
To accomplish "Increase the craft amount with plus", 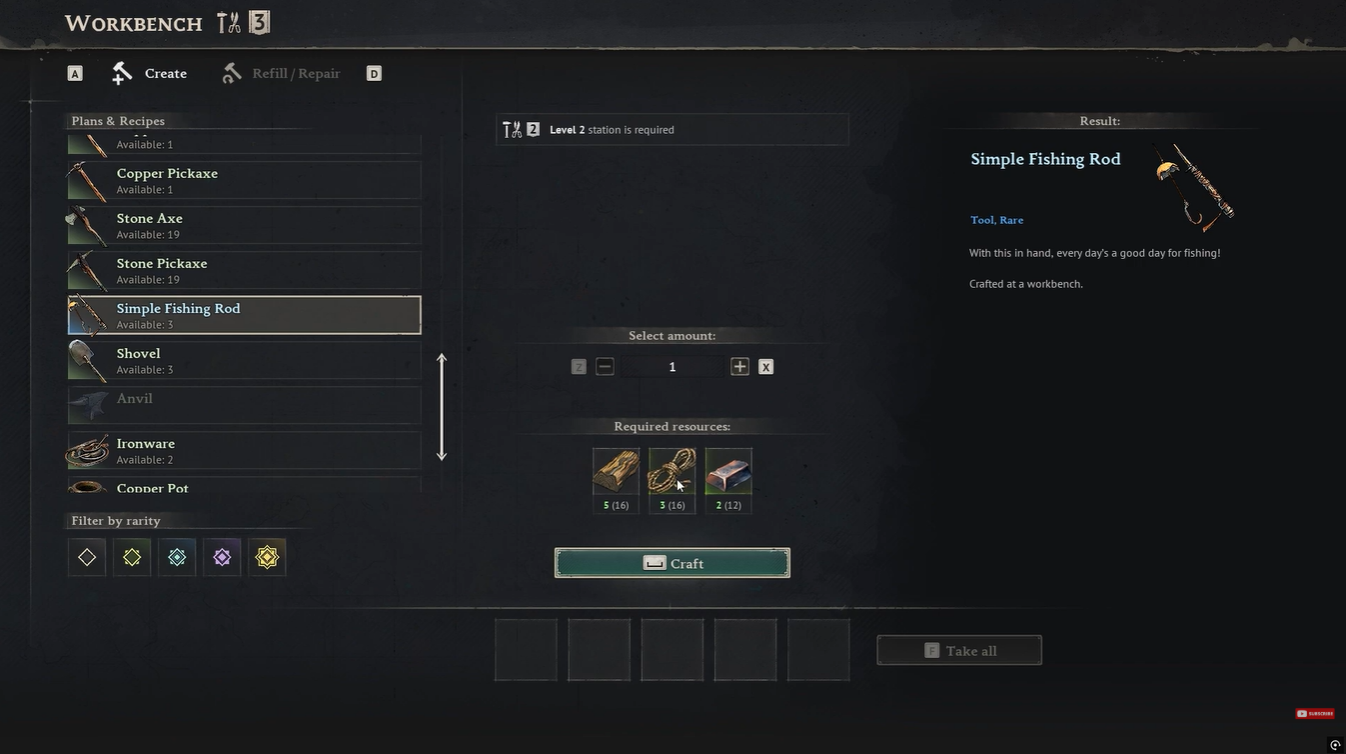I will 740,367.
